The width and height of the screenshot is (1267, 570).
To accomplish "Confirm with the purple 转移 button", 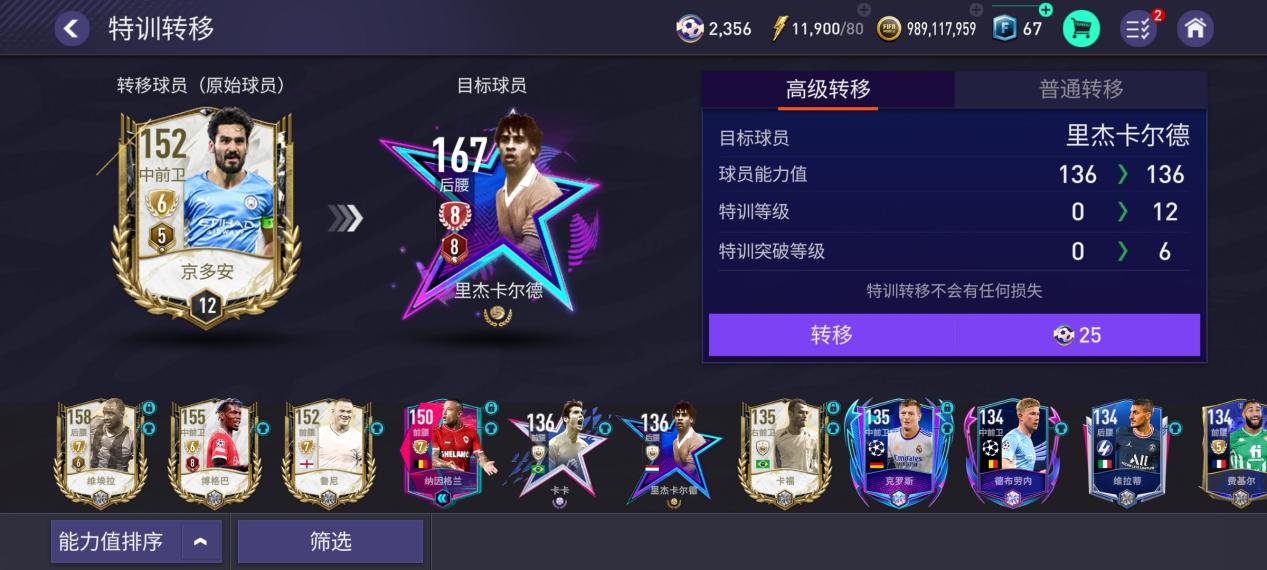I will (831, 335).
